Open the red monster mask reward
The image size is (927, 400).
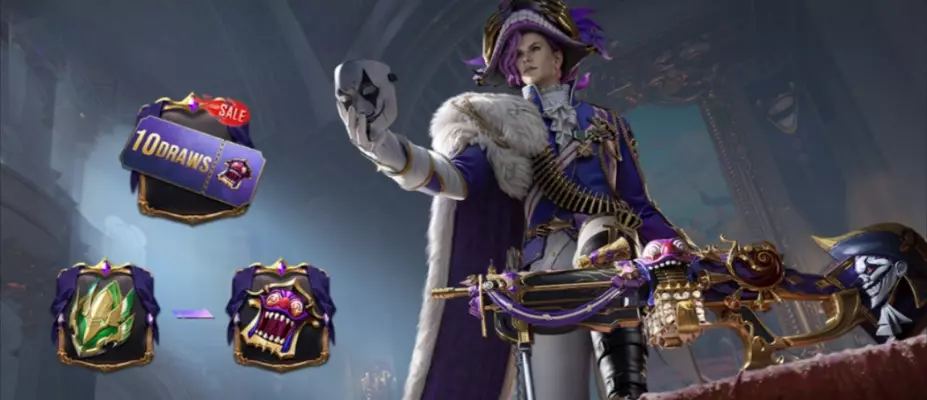[277, 314]
